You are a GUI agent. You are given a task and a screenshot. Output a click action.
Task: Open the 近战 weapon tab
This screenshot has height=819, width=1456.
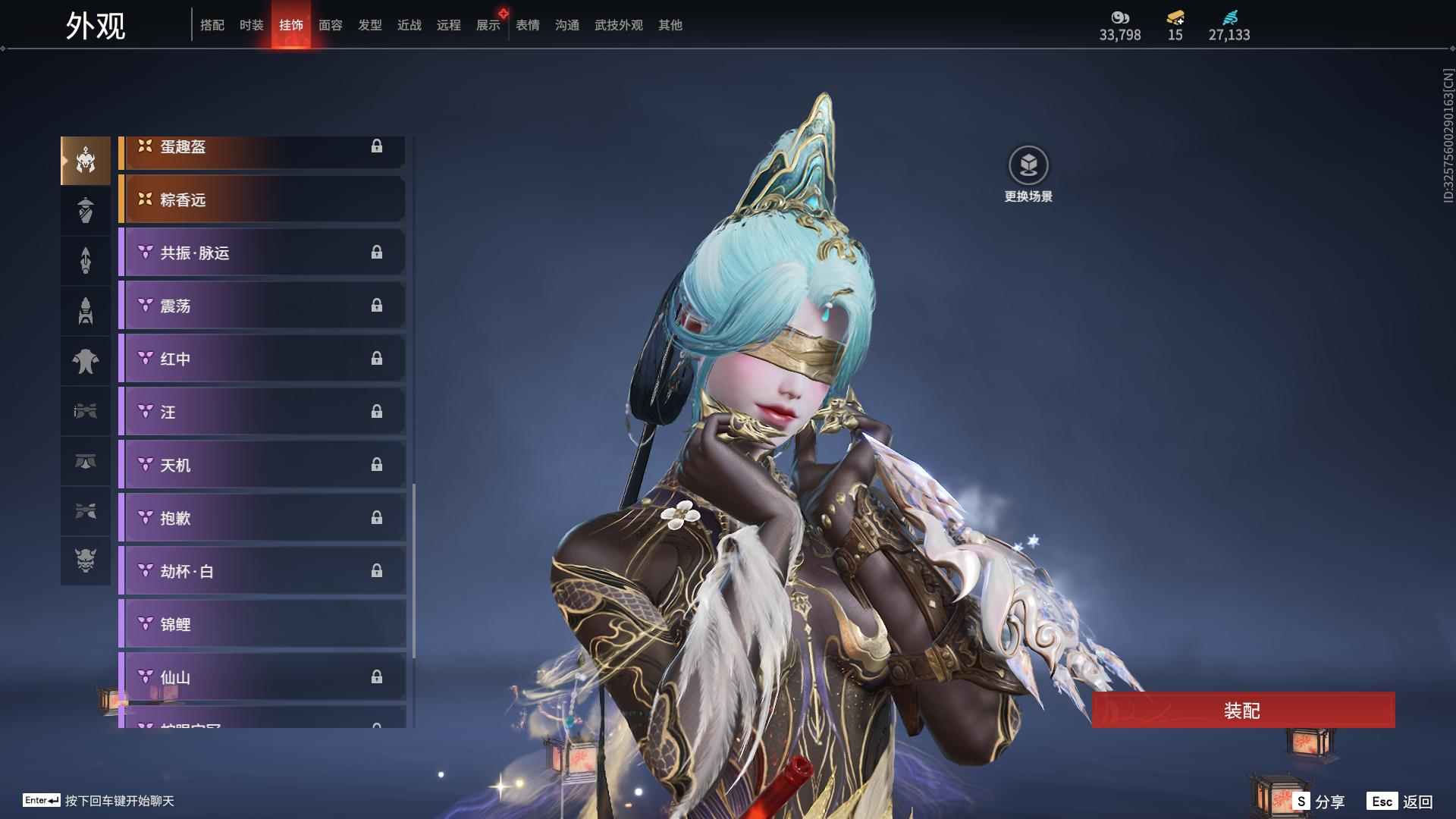409,25
